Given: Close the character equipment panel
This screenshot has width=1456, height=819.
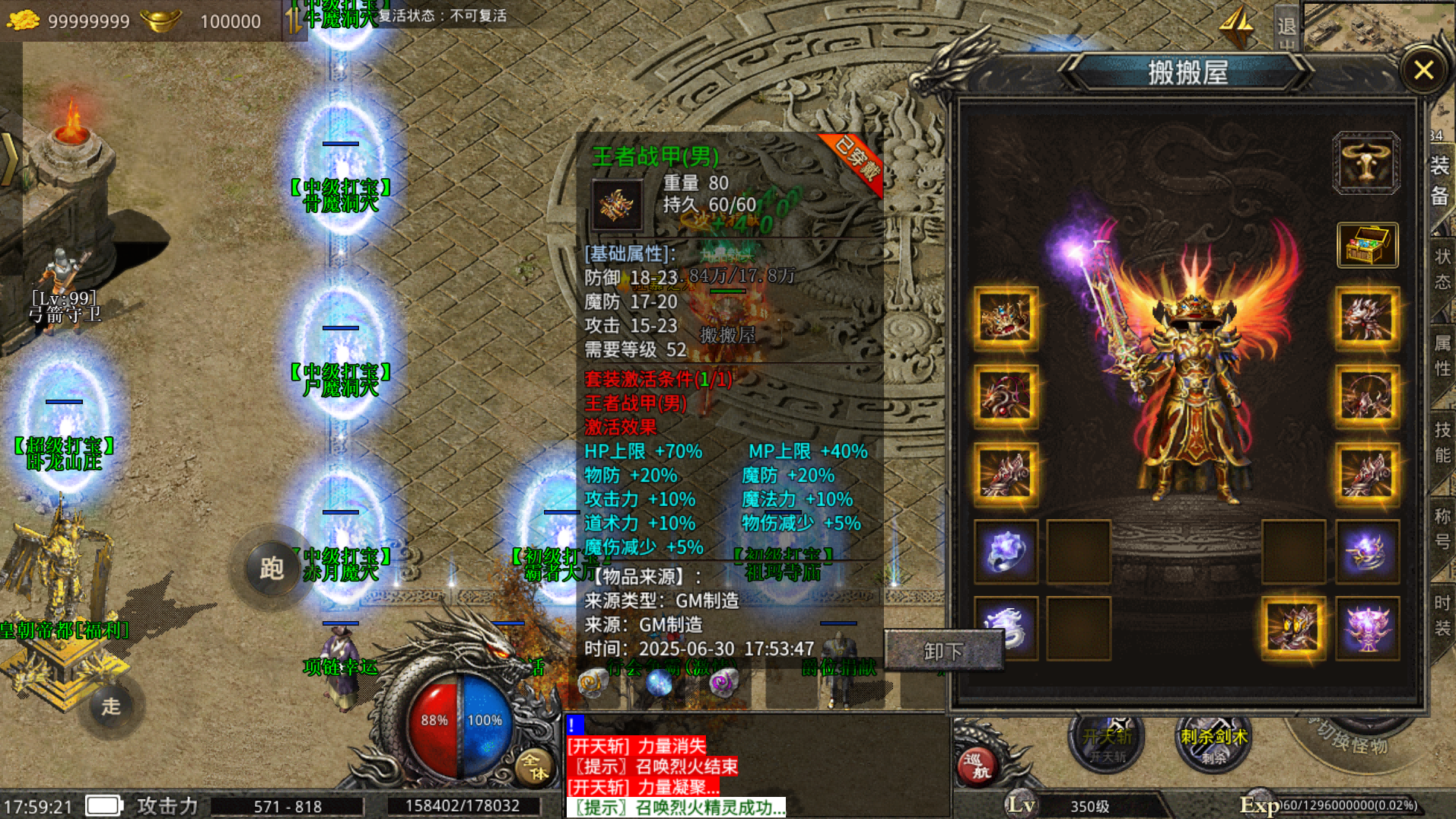Looking at the screenshot, I should coord(1423,71).
